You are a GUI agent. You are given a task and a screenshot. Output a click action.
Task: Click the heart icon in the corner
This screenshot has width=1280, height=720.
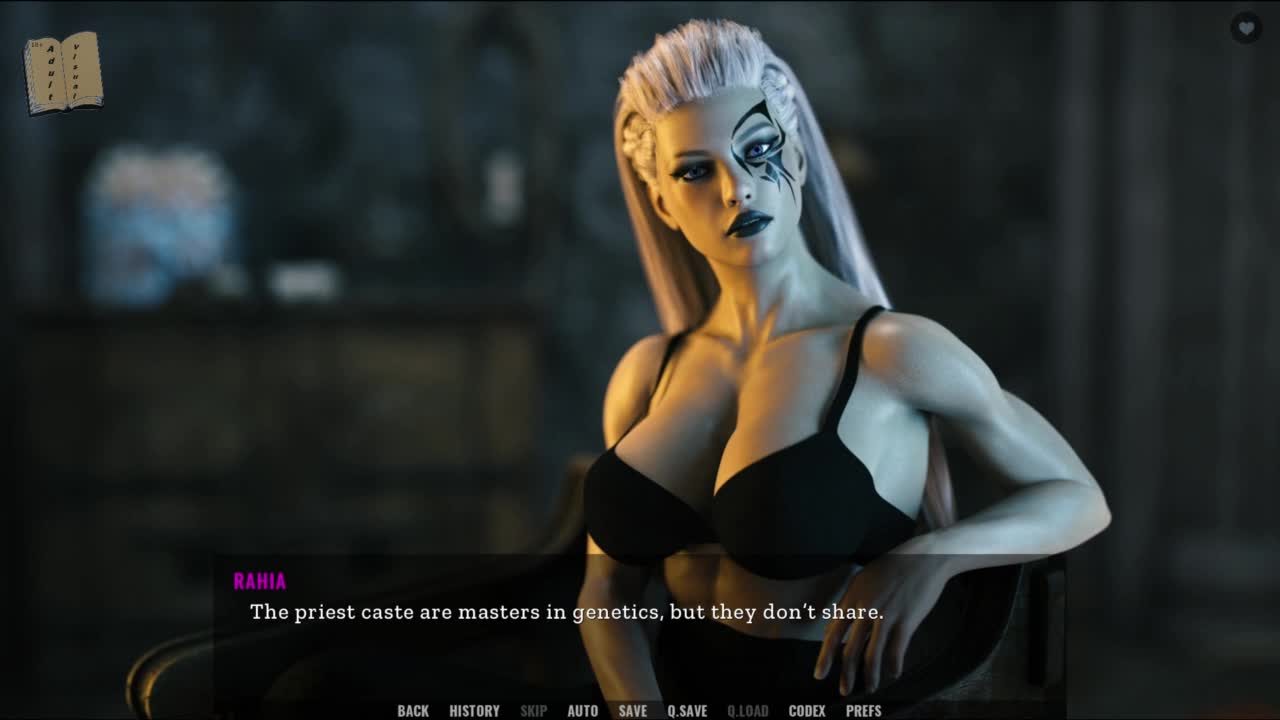coord(1245,28)
